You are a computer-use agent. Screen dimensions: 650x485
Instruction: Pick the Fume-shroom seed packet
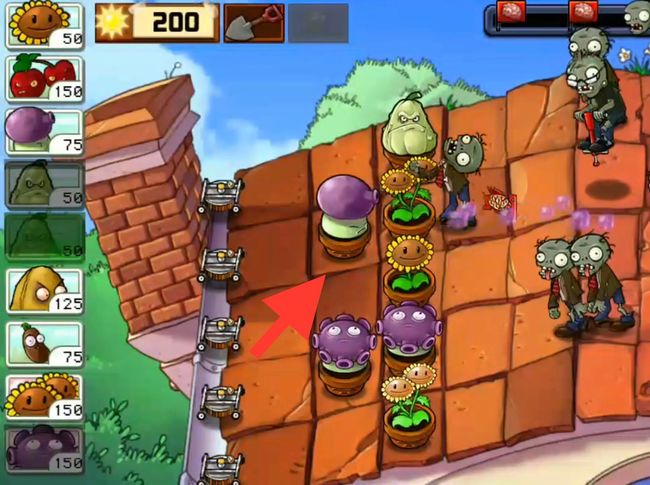[x=44, y=130]
